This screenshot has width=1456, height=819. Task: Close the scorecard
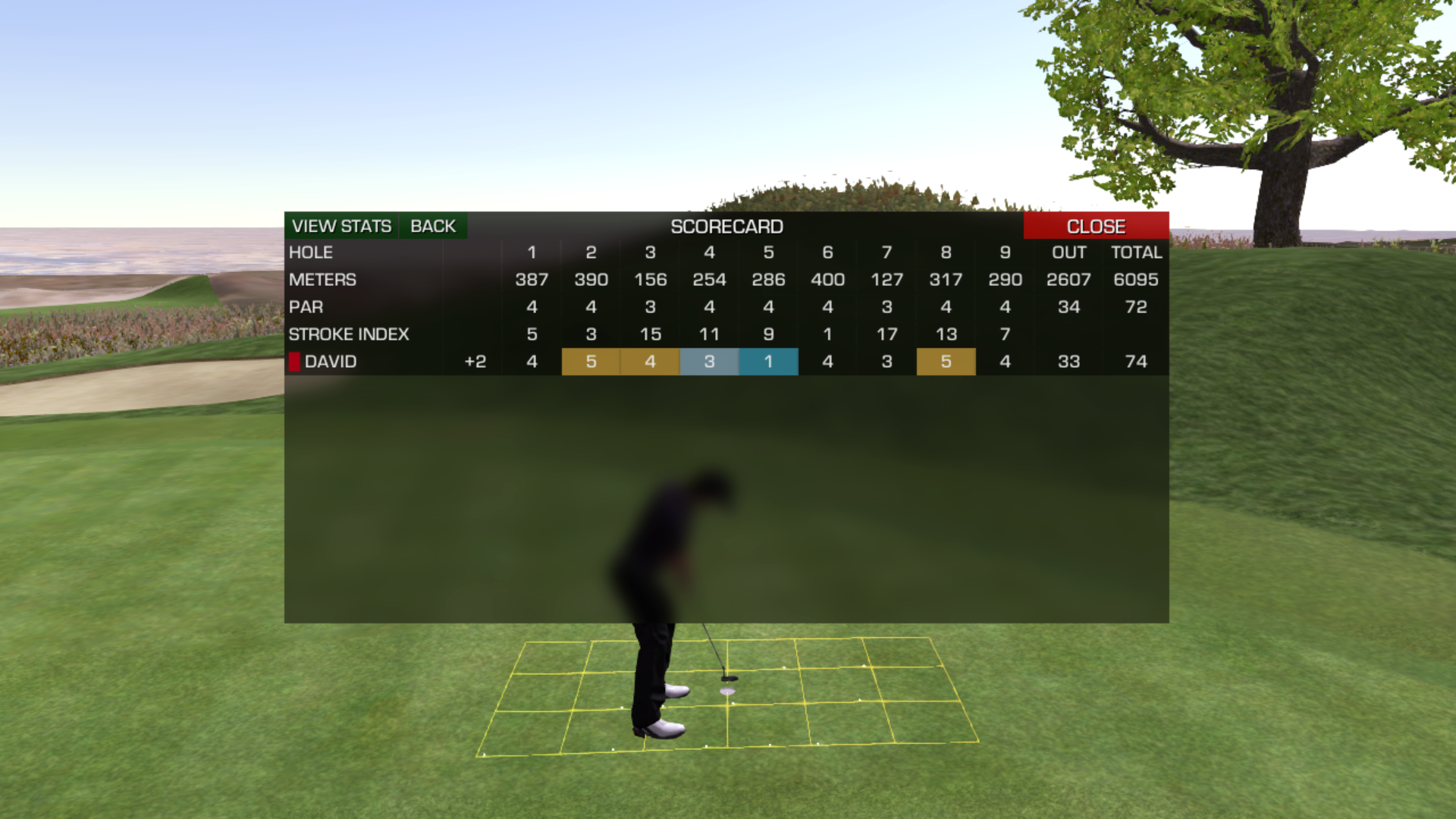[x=1095, y=226]
